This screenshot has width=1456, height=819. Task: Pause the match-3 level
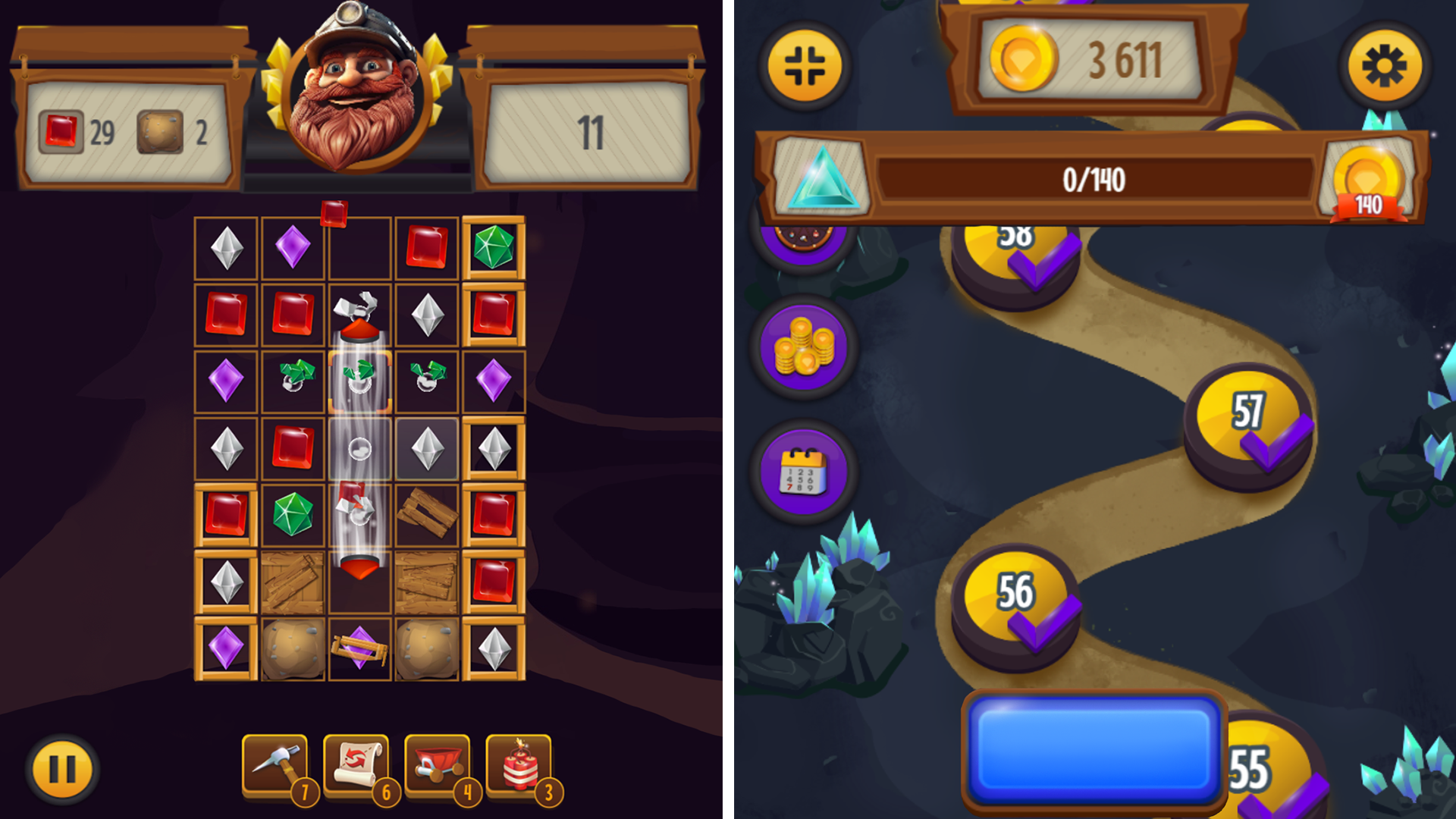(x=64, y=767)
